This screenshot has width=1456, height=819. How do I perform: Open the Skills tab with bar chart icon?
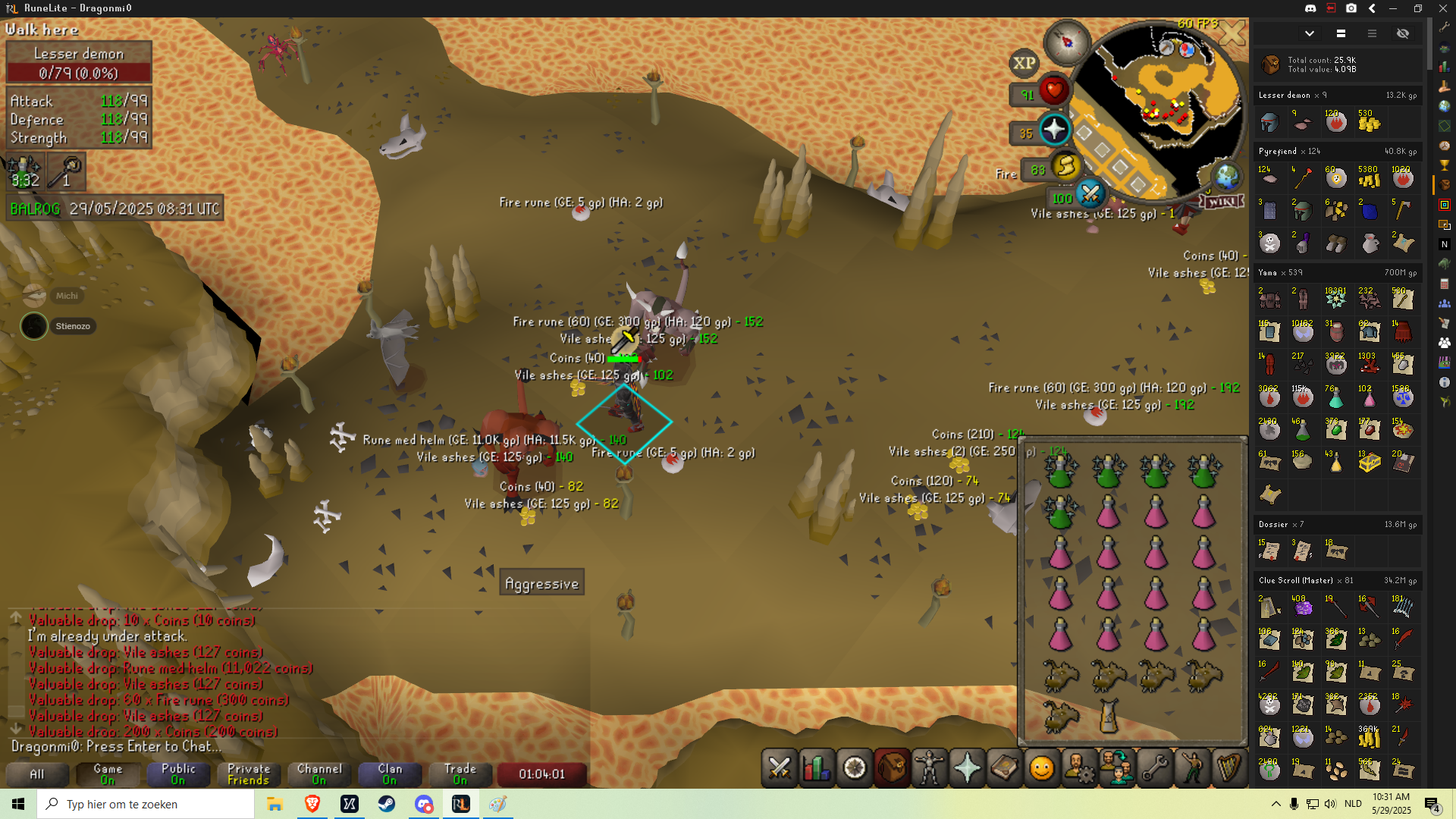point(817,768)
